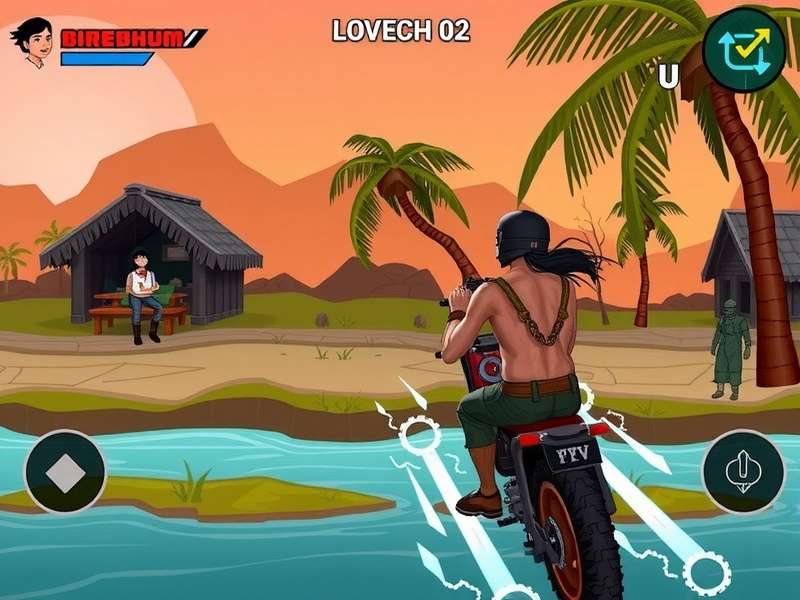Tap the swap arrows button with checkmark
This screenshot has height=600, width=800.
pyautogui.click(x=744, y=49)
